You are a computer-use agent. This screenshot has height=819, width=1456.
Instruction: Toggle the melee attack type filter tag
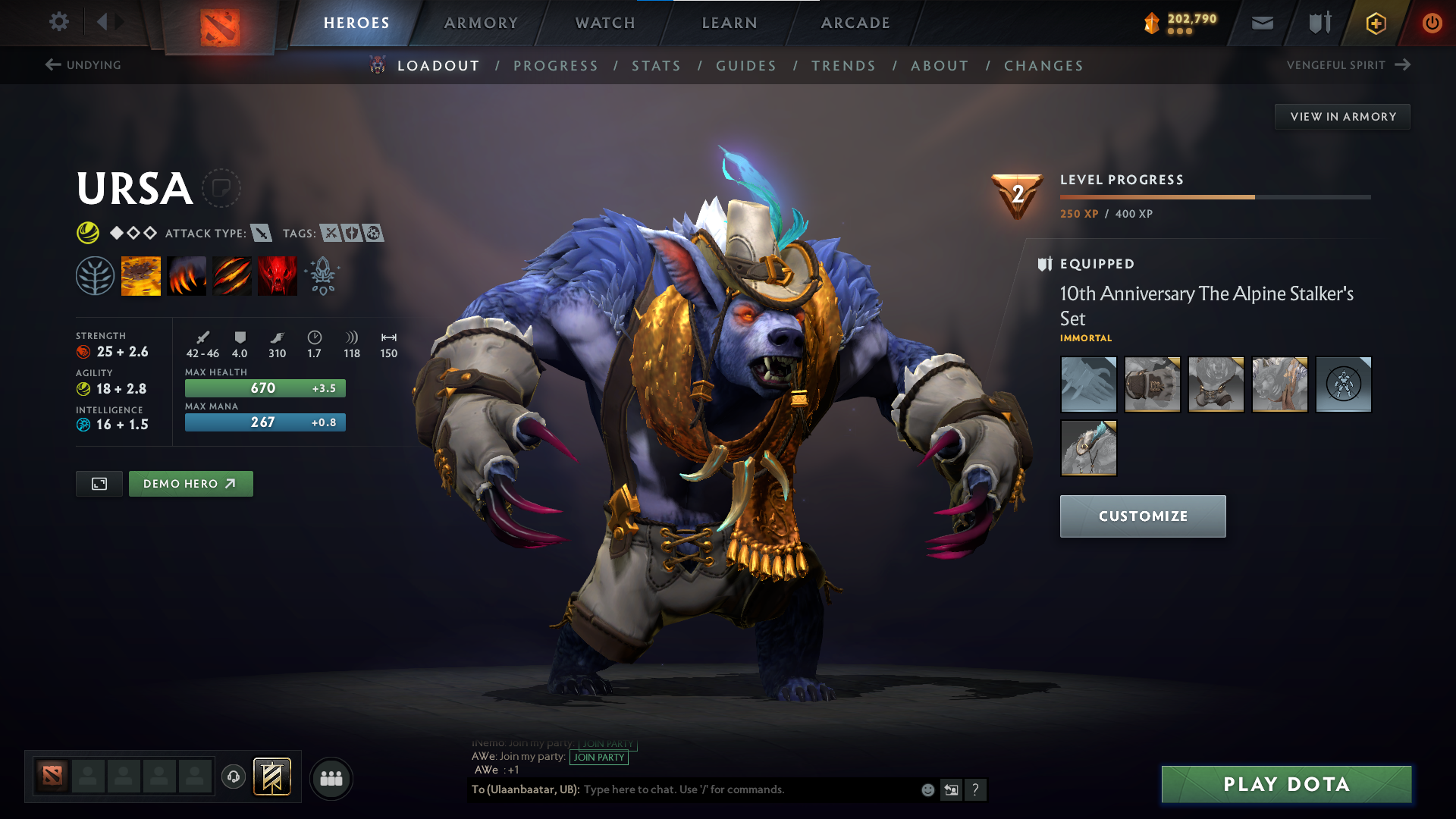click(x=262, y=234)
